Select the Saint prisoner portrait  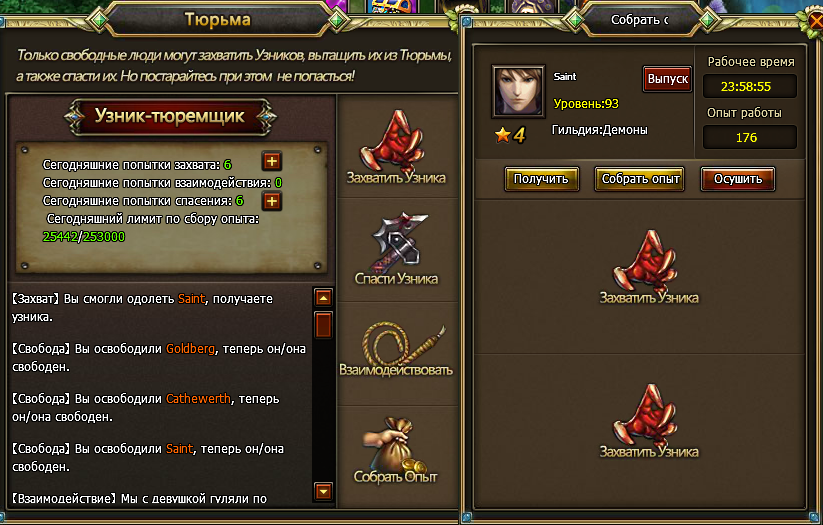(518, 92)
